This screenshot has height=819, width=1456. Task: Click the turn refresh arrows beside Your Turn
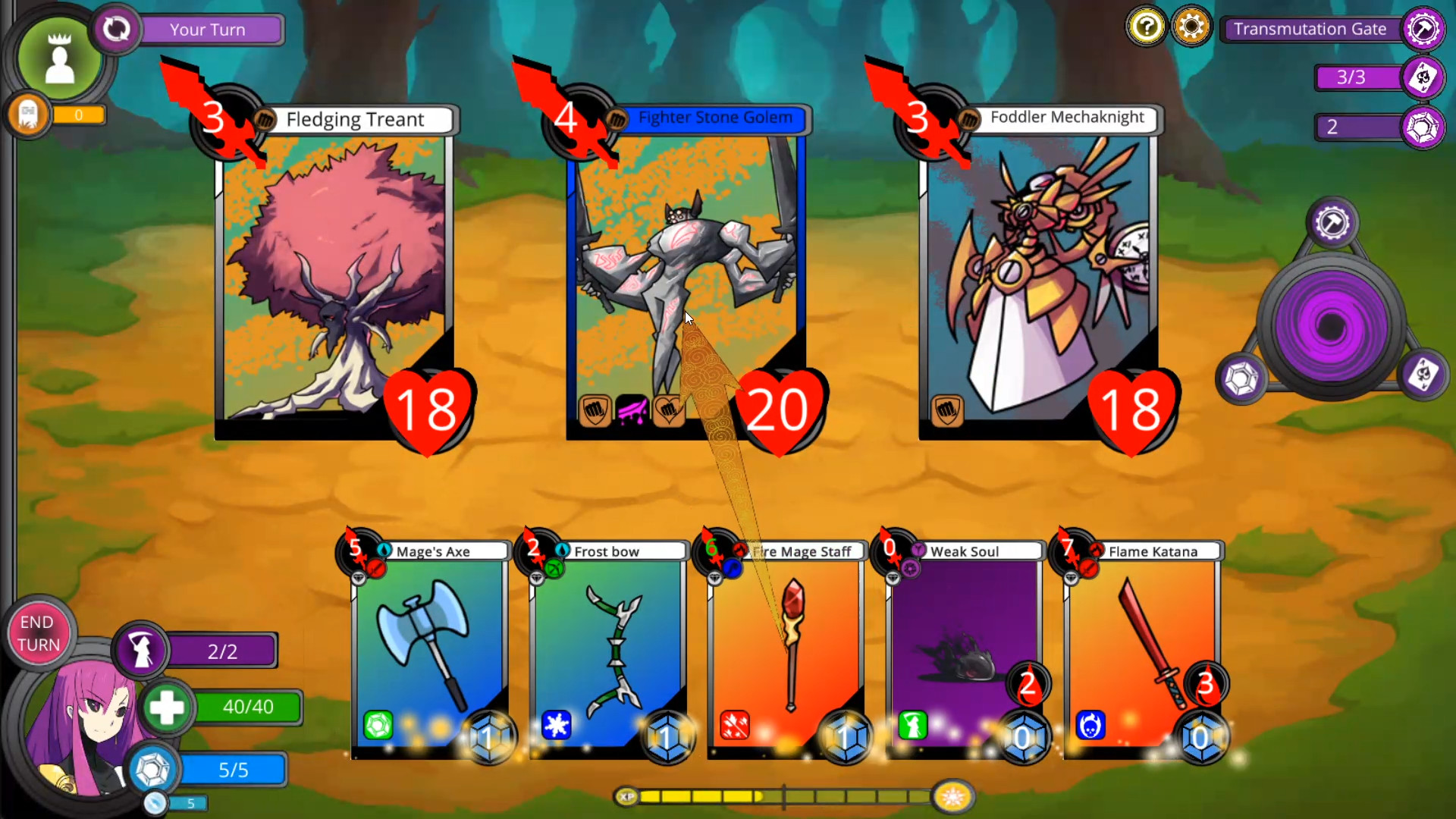coord(116,29)
